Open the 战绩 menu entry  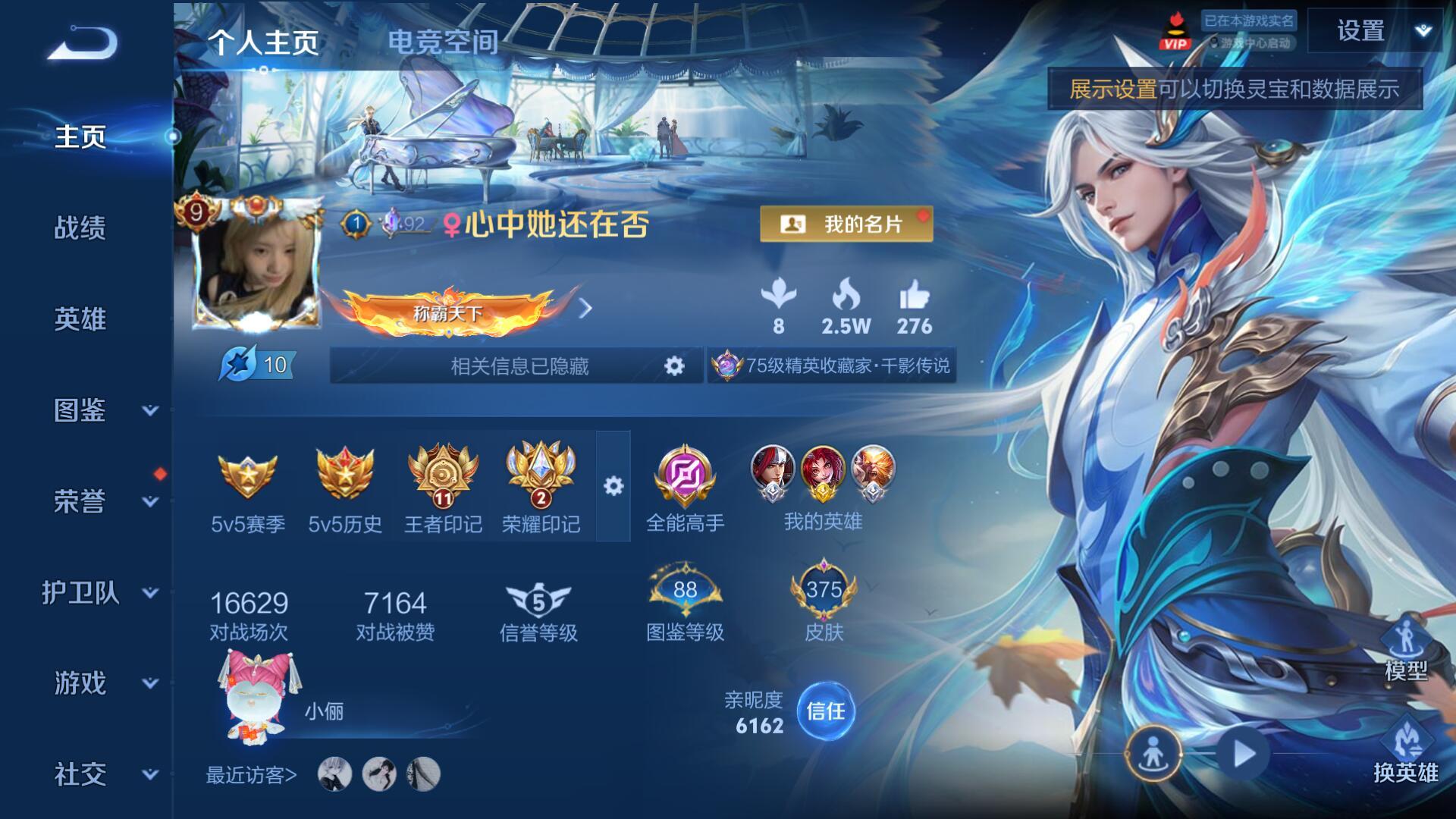click(80, 227)
